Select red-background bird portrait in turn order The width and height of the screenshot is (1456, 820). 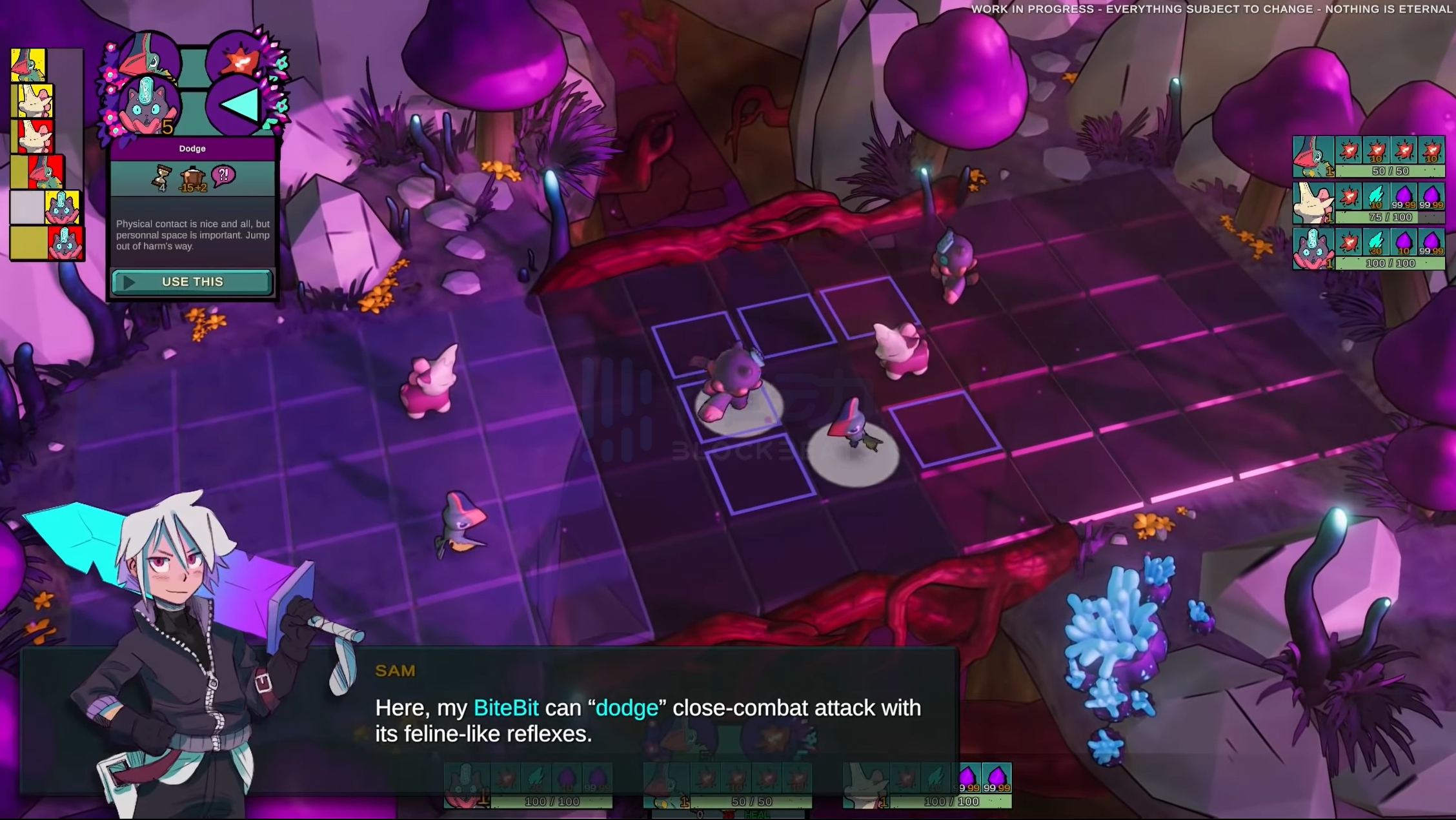(46, 171)
